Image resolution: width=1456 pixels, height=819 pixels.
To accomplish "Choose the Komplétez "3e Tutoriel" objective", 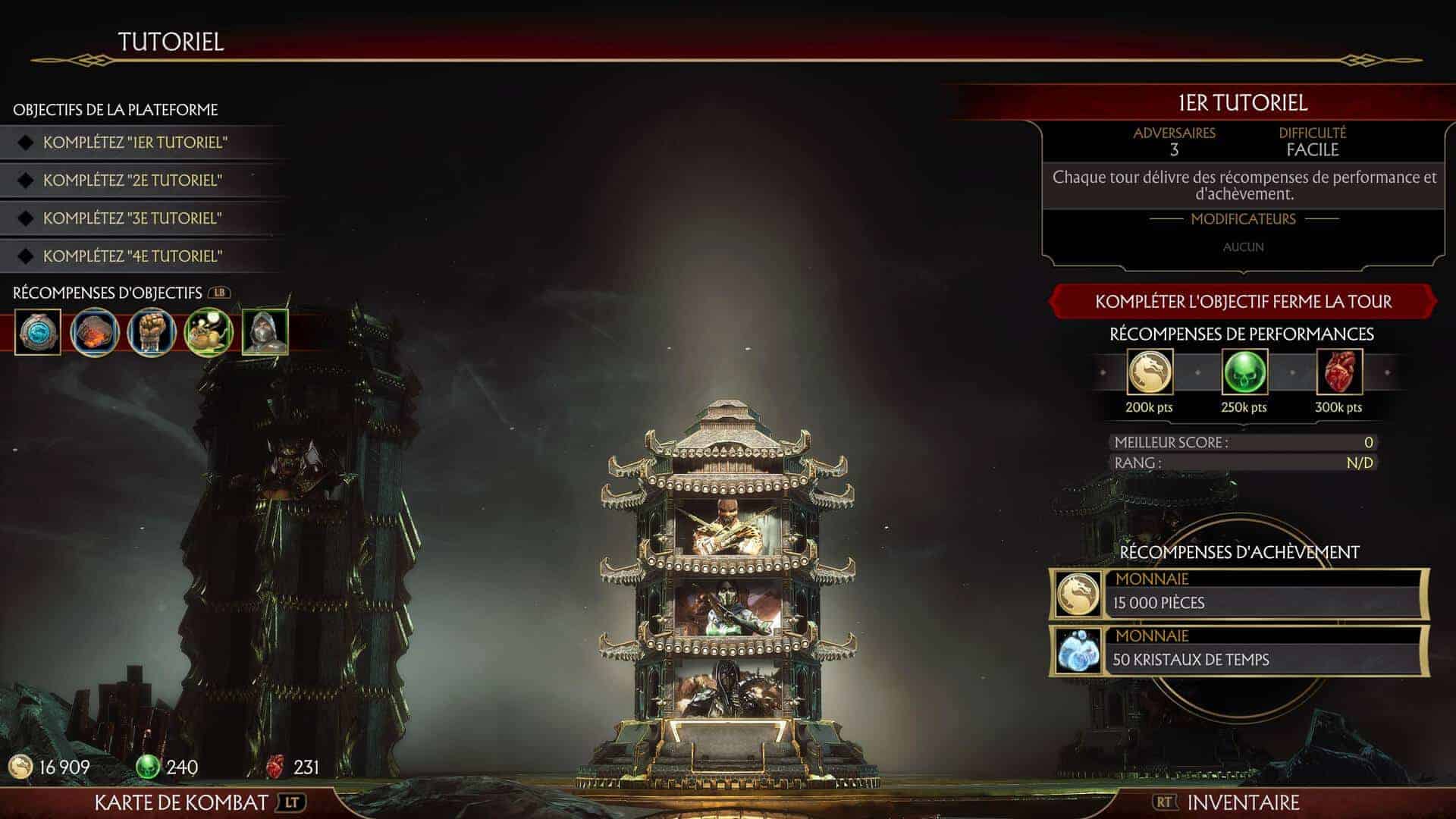I will pyautogui.click(x=133, y=218).
